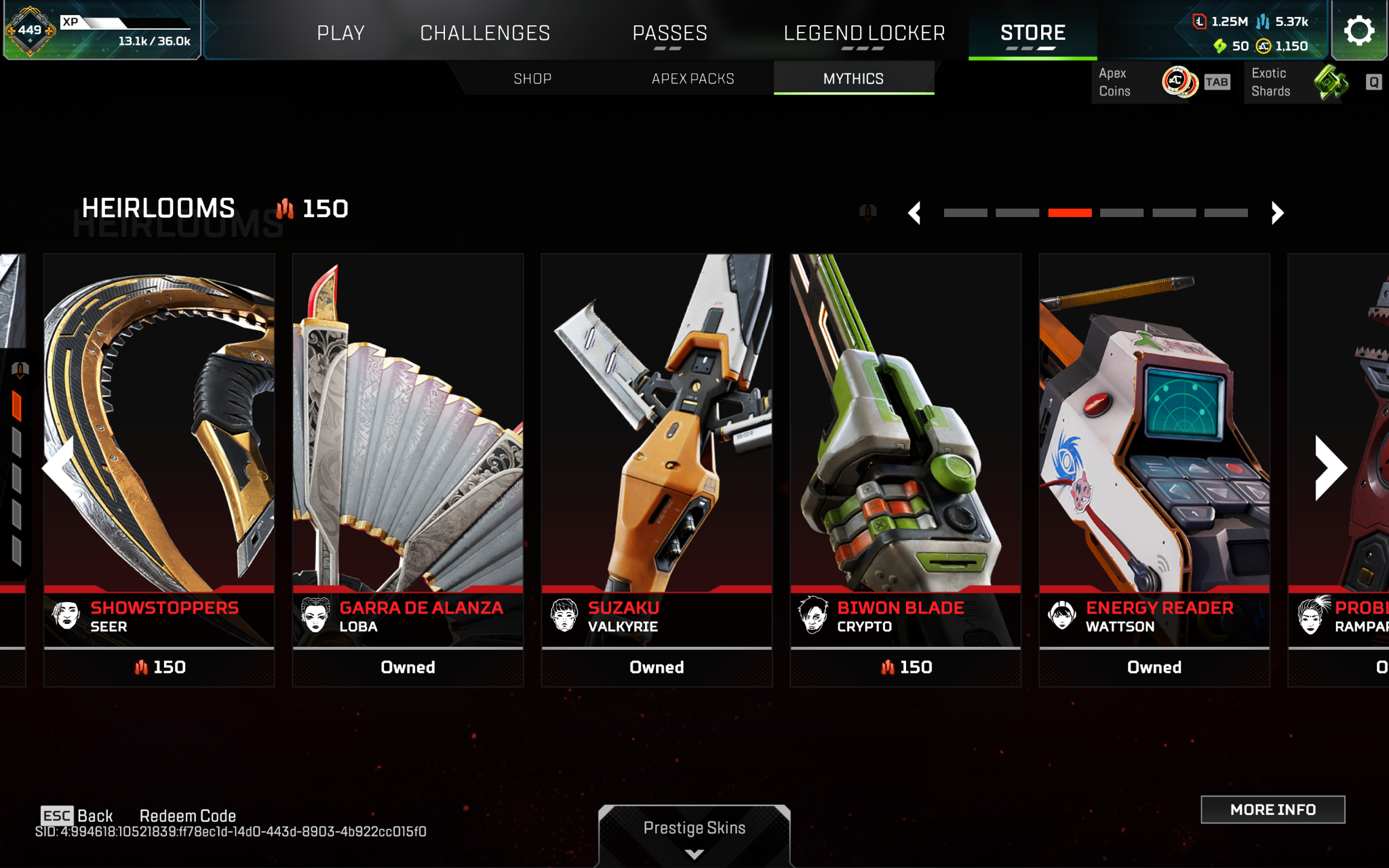Click the Redeem Code option

(x=188, y=816)
